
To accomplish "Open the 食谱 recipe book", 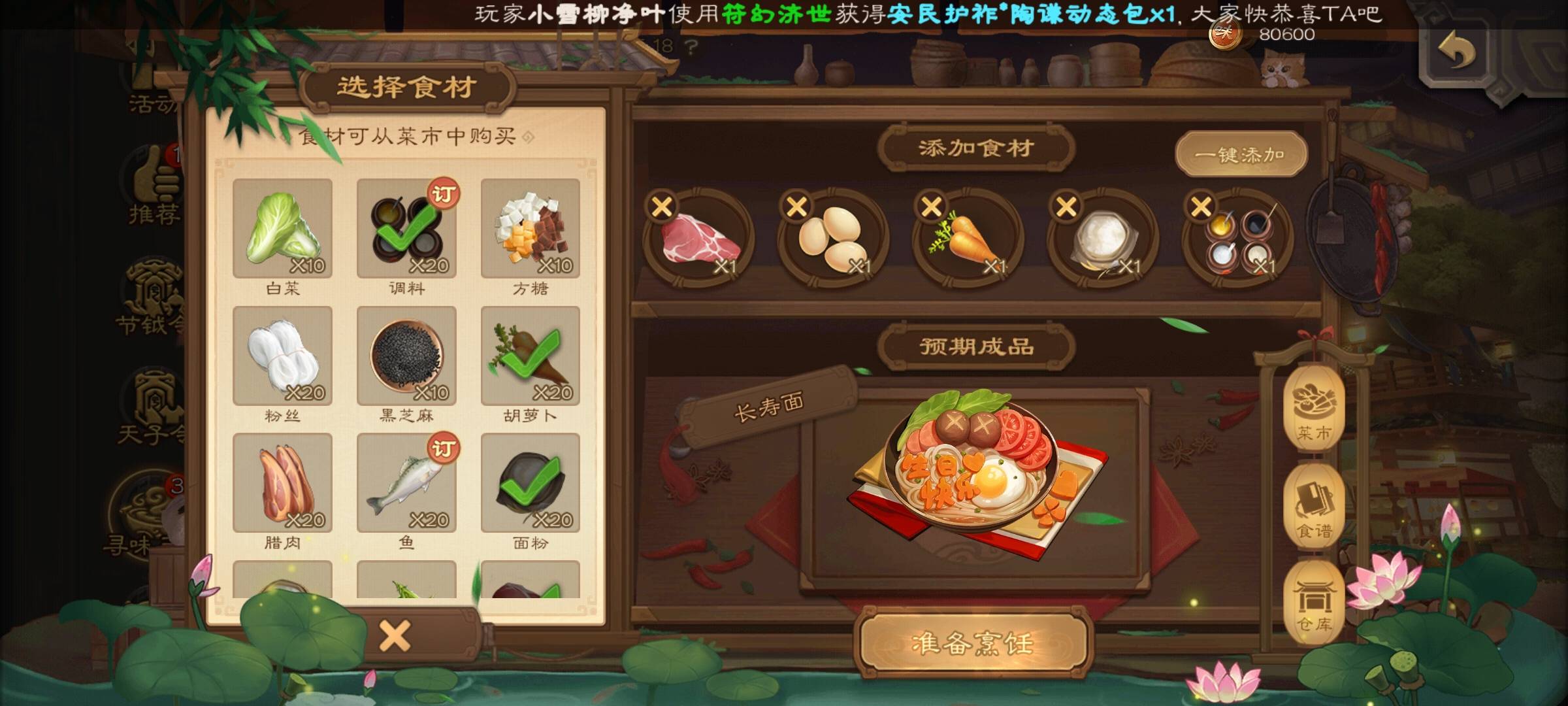I will (1314, 507).
